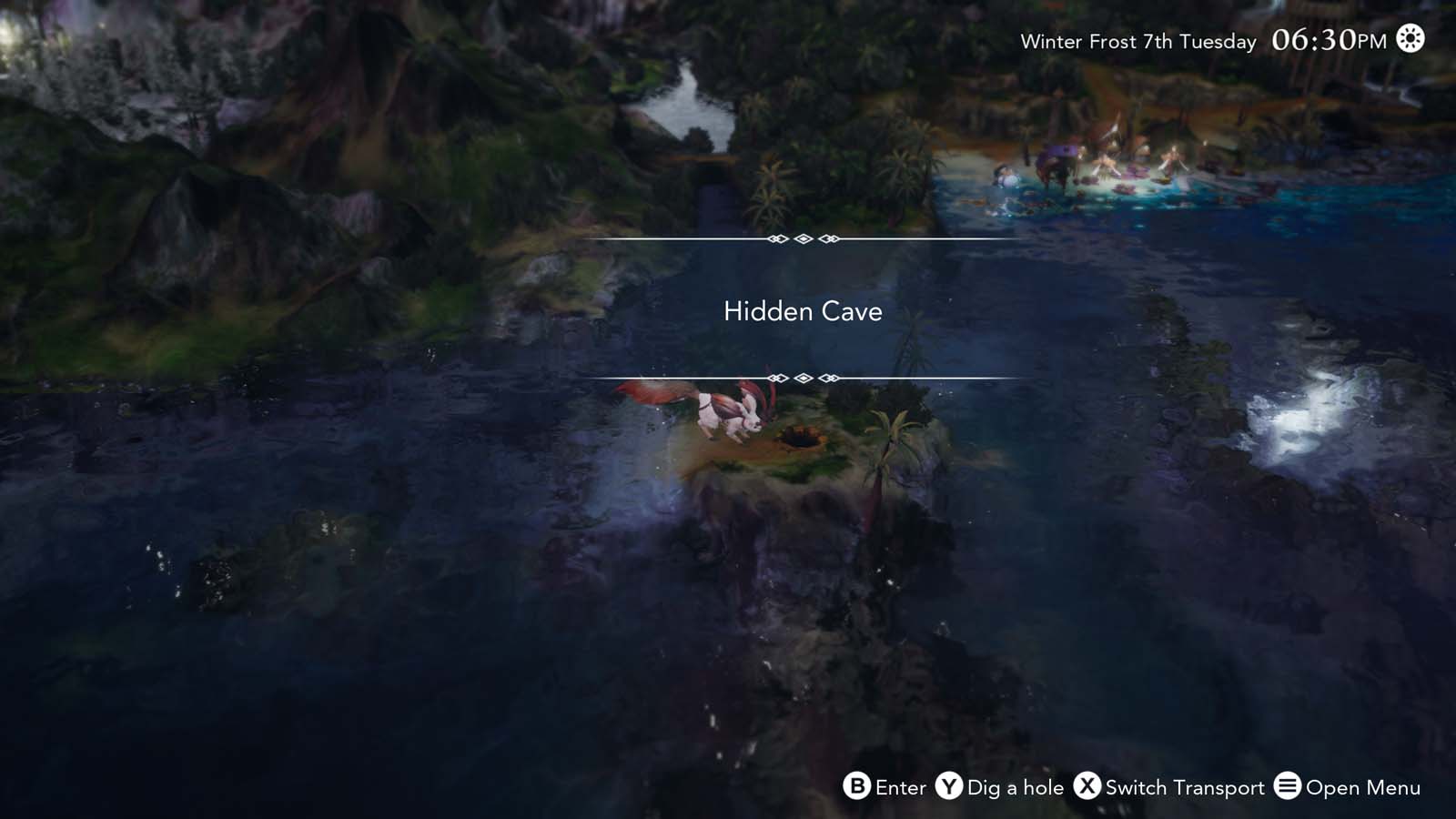Expand the Hidden Cave location banner

[802, 310]
